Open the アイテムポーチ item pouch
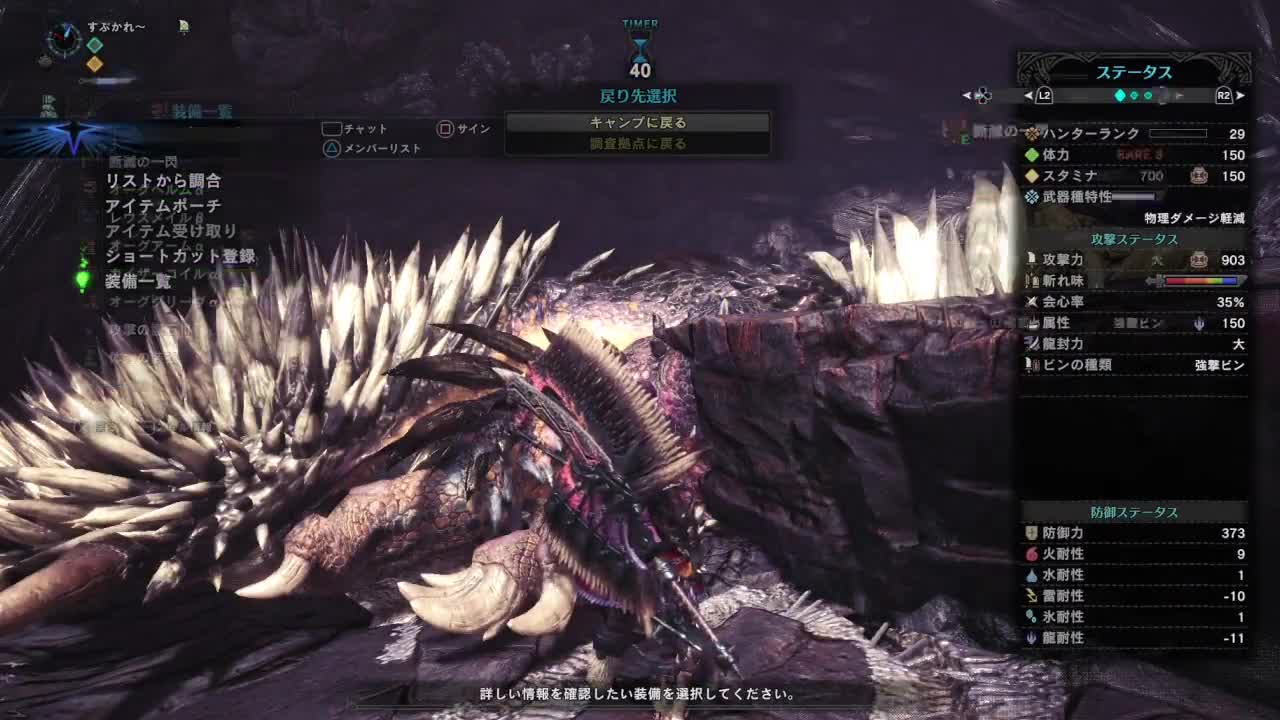Image resolution: width=1280 pixels, height=720 pixels. click(x=163, y=206)
